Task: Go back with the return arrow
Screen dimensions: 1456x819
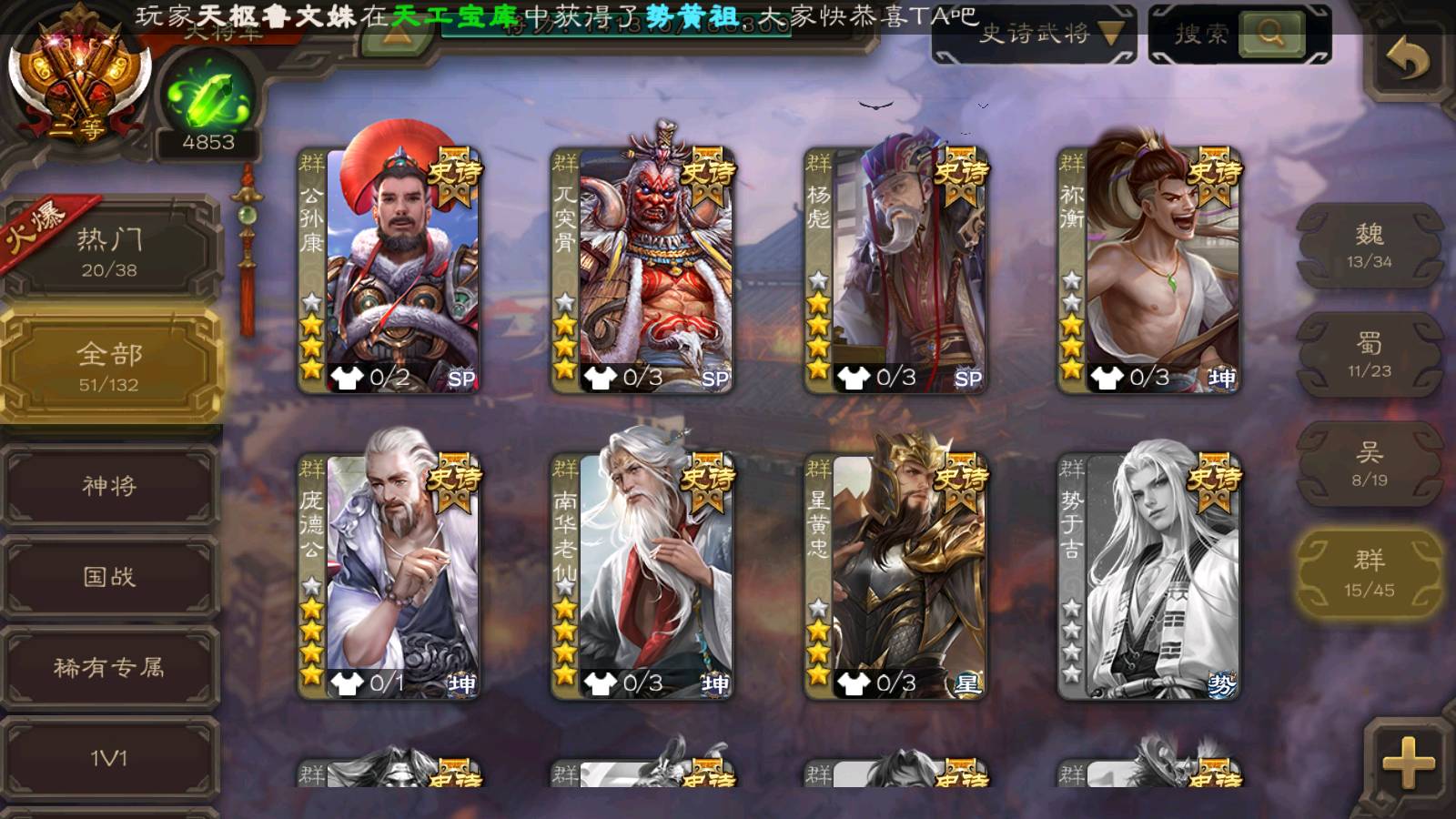Action: point(1407,60)
